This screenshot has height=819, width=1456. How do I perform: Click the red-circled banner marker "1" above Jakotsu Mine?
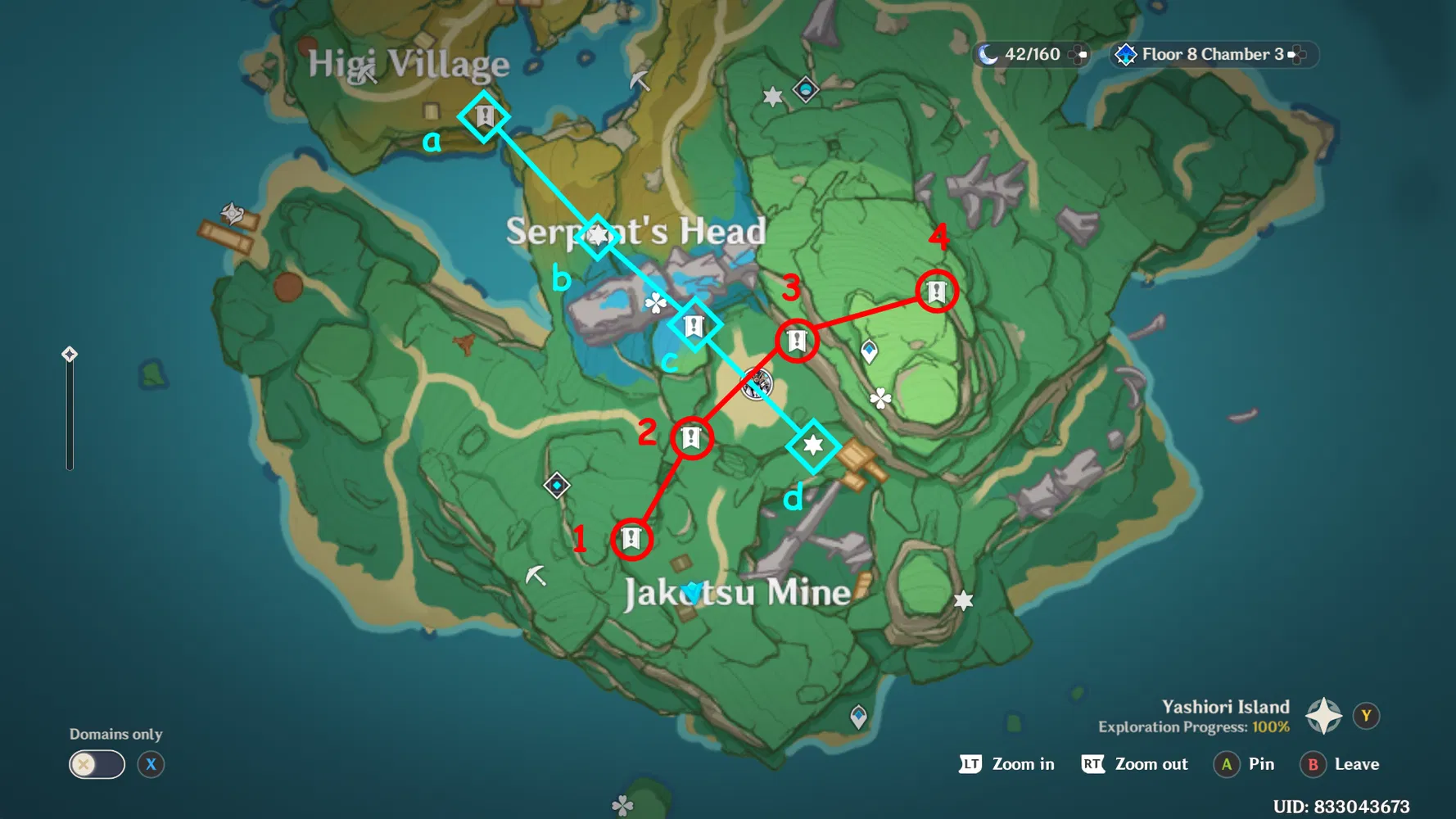pyautogui.click(x=631, y=539)
